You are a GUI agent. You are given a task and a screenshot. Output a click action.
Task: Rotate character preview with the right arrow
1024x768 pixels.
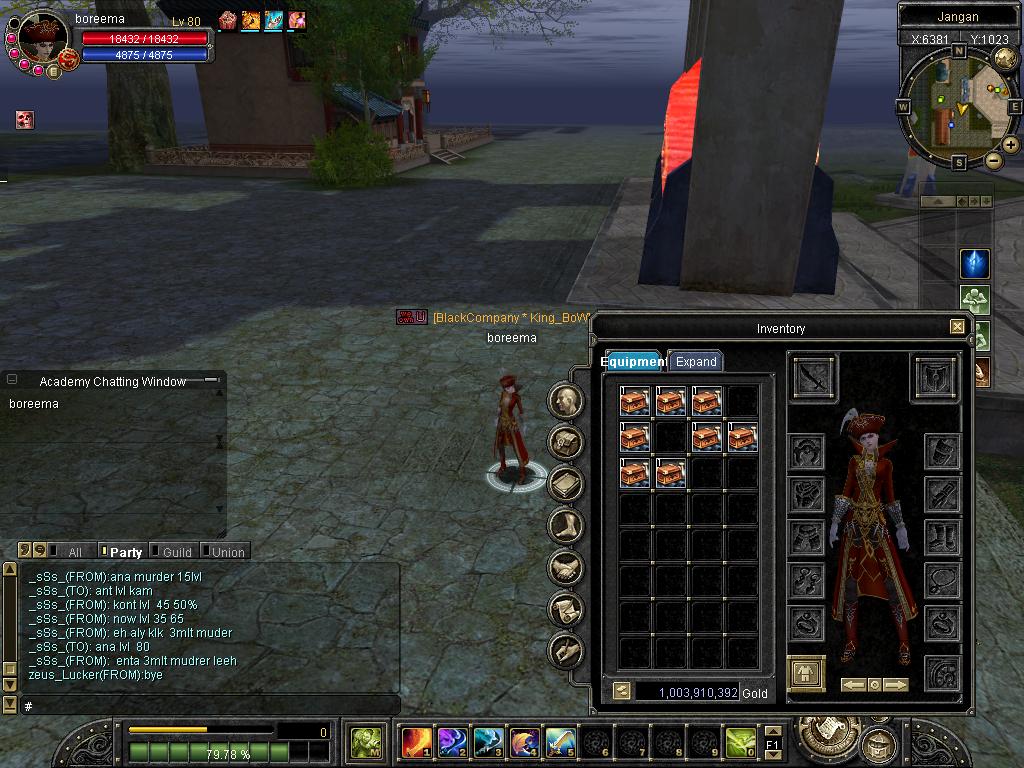tap(895, 685)
